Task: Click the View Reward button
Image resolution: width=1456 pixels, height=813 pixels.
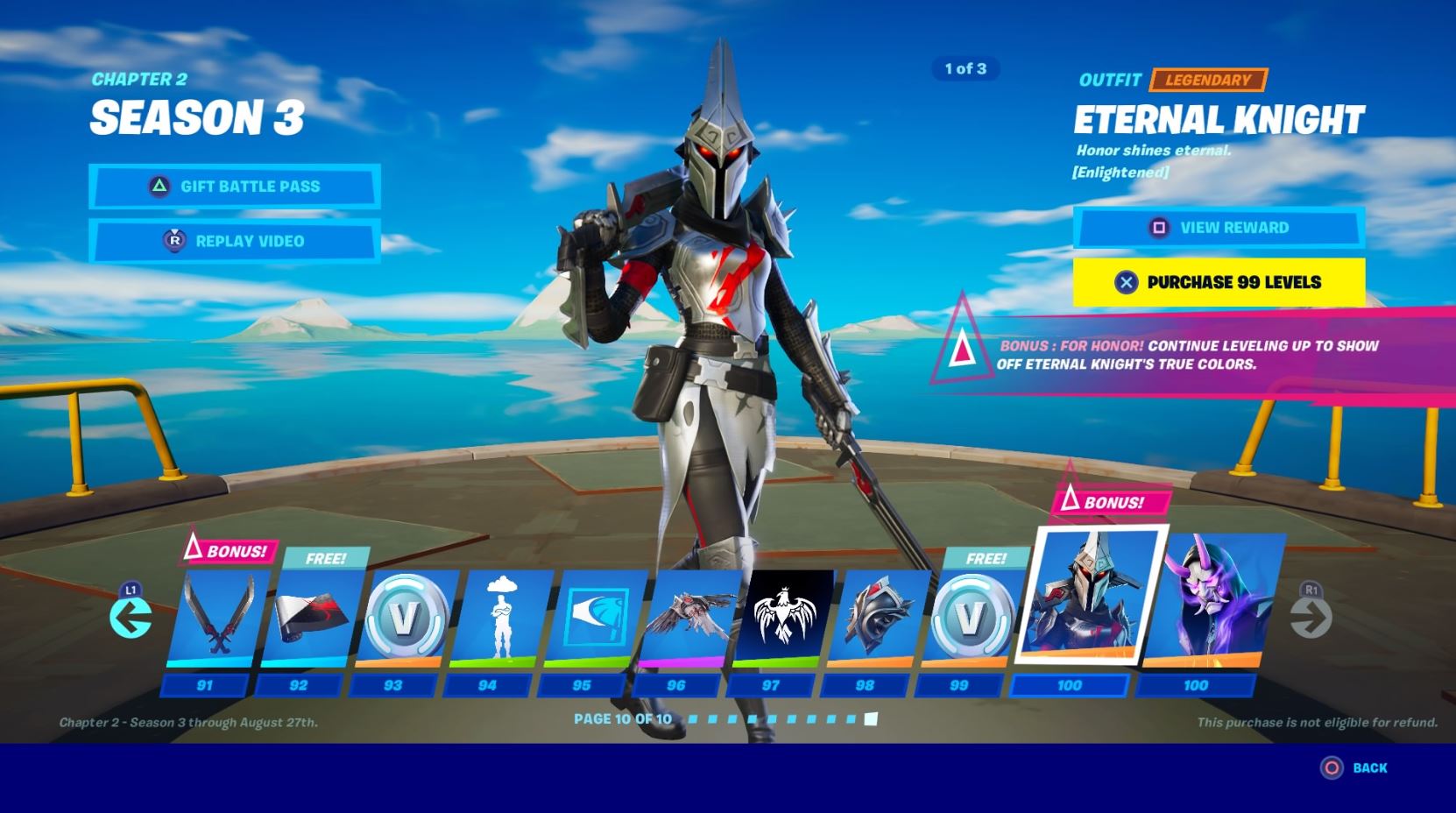Action: point(1218,228)
